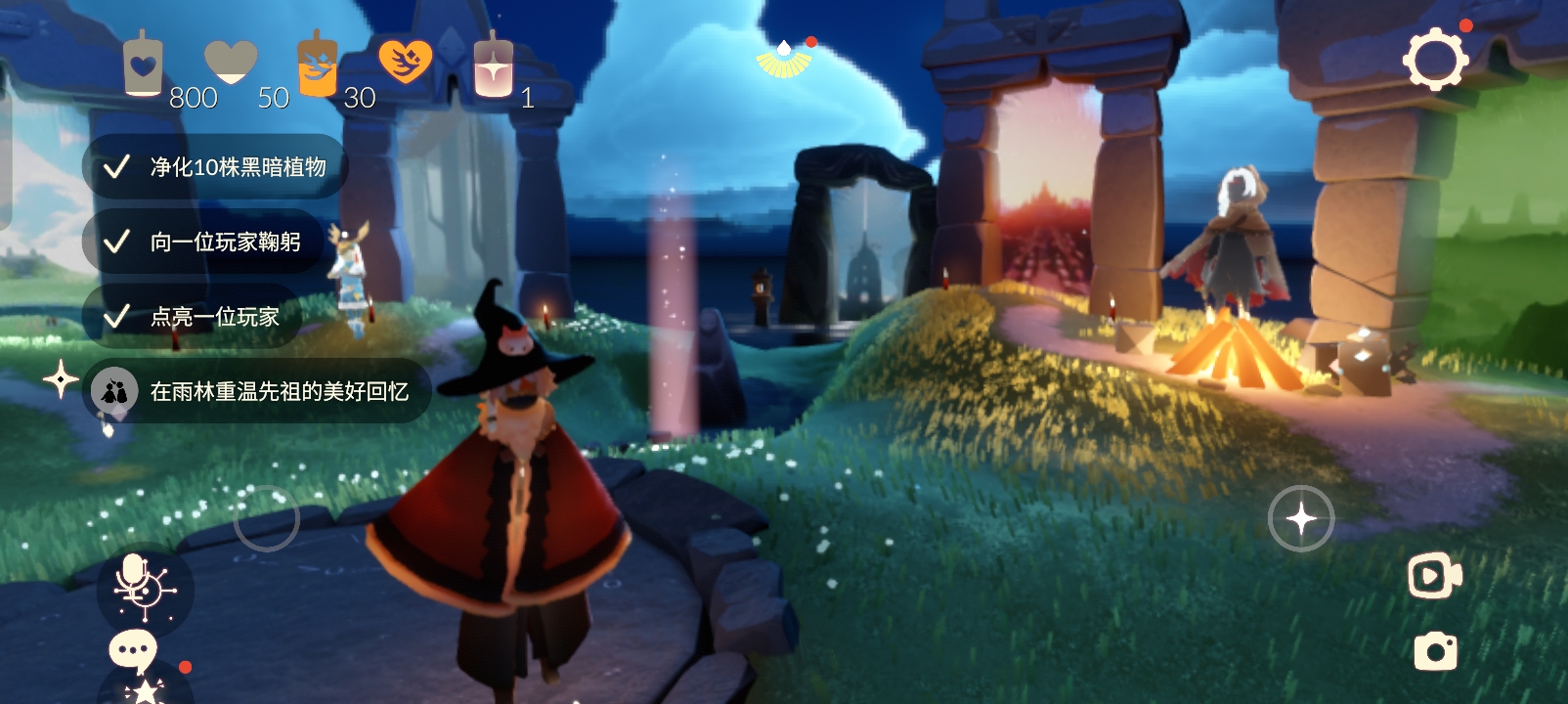Toggle the checkmark on 向一位玩家鞠躬 quest

[x=117, y=241]
